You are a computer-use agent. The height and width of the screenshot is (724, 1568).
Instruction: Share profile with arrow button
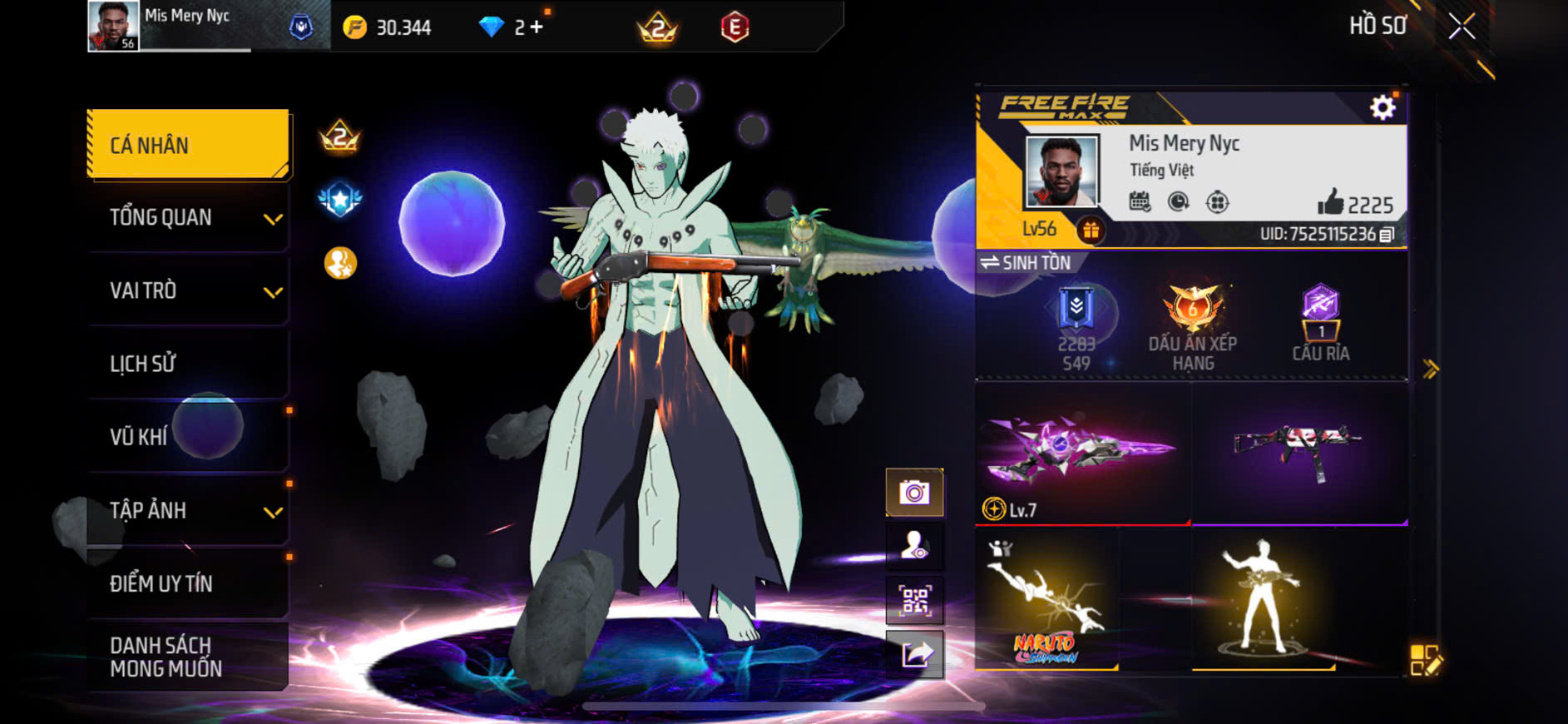914,654
